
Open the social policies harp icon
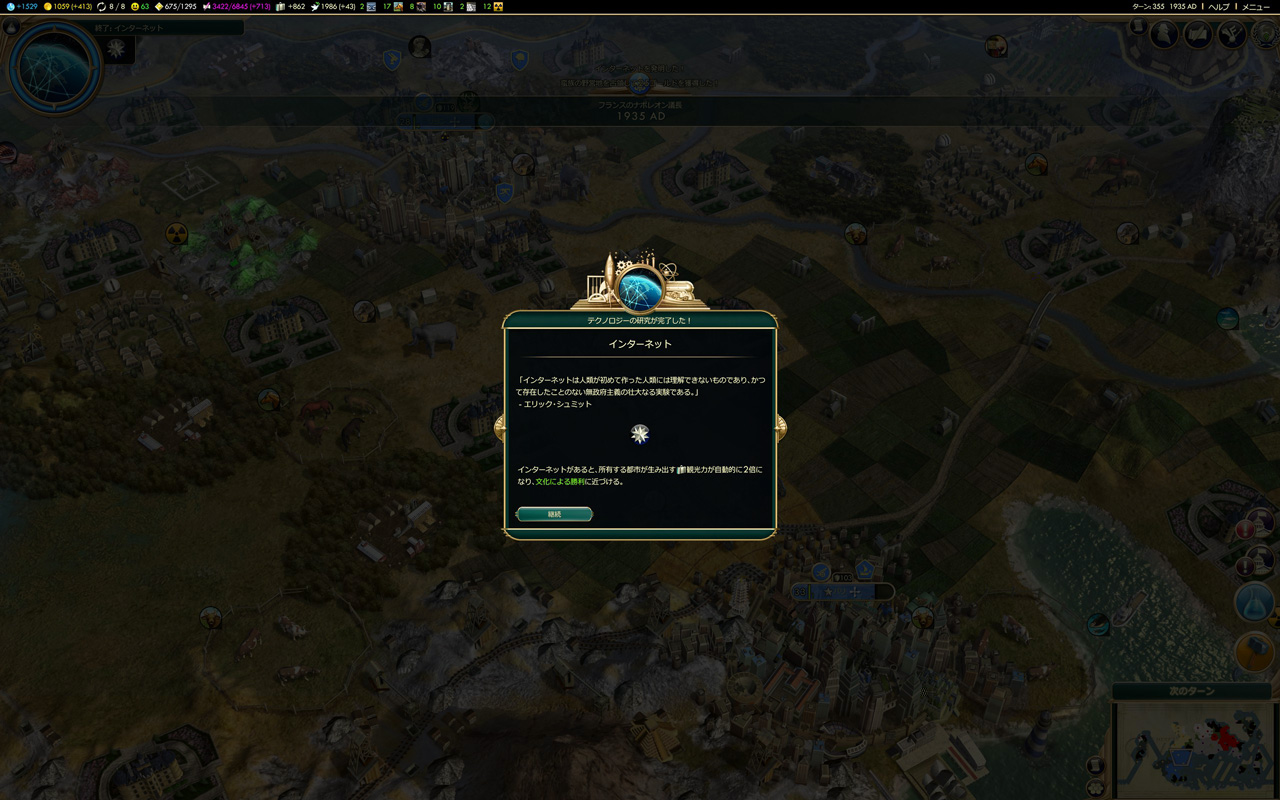[x=1231, y=35]
